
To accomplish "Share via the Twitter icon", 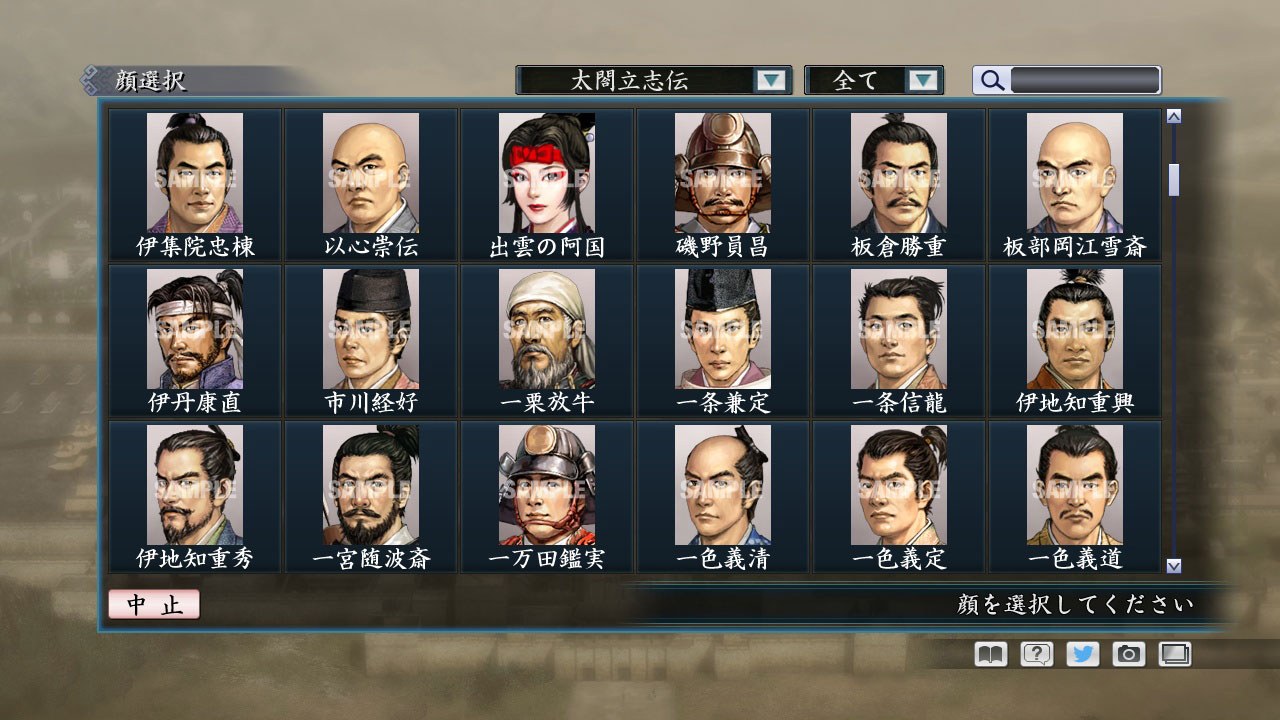I will [1081, 652].
